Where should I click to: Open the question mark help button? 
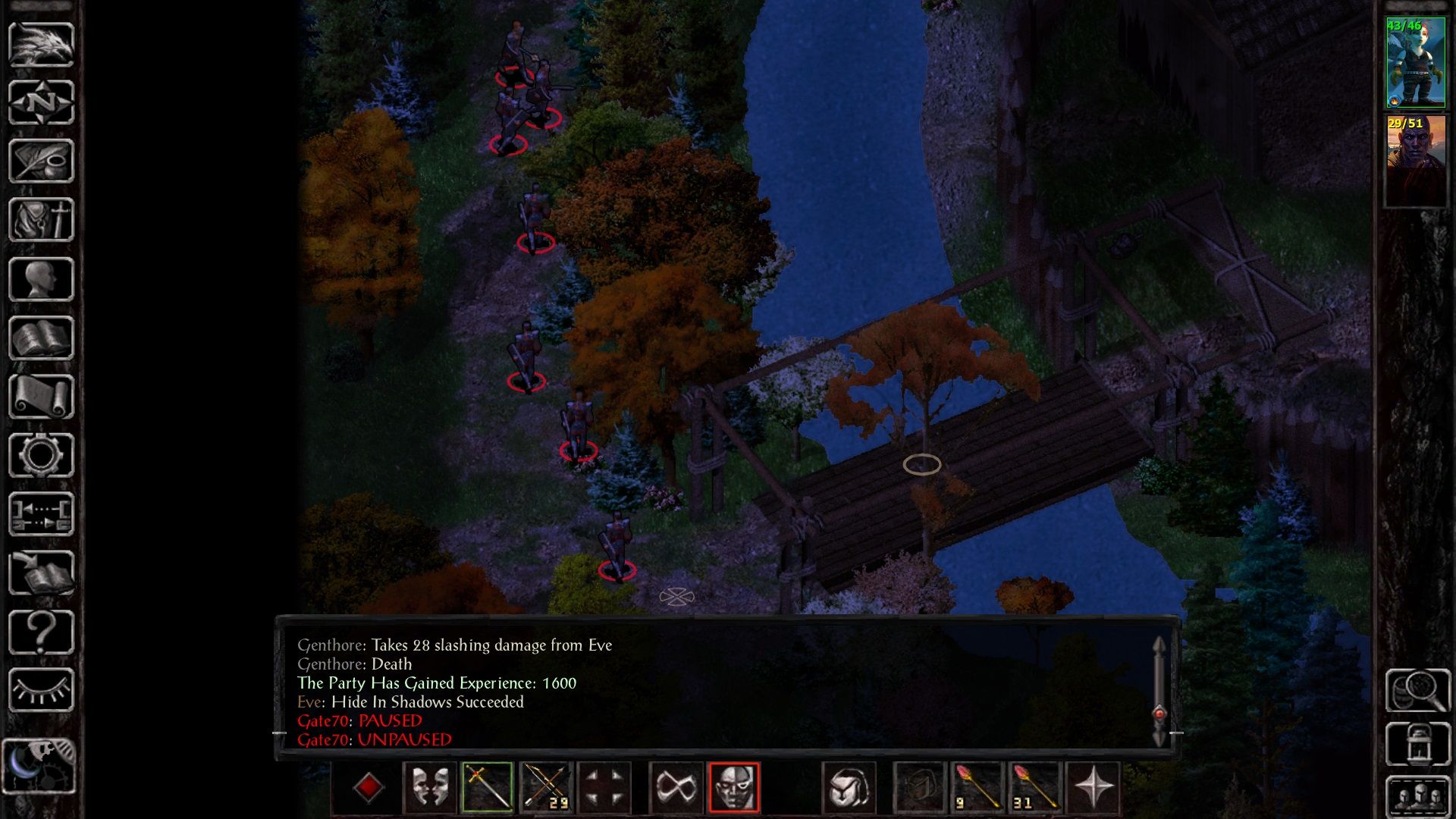pyautogui.click(x=41, y=632)
